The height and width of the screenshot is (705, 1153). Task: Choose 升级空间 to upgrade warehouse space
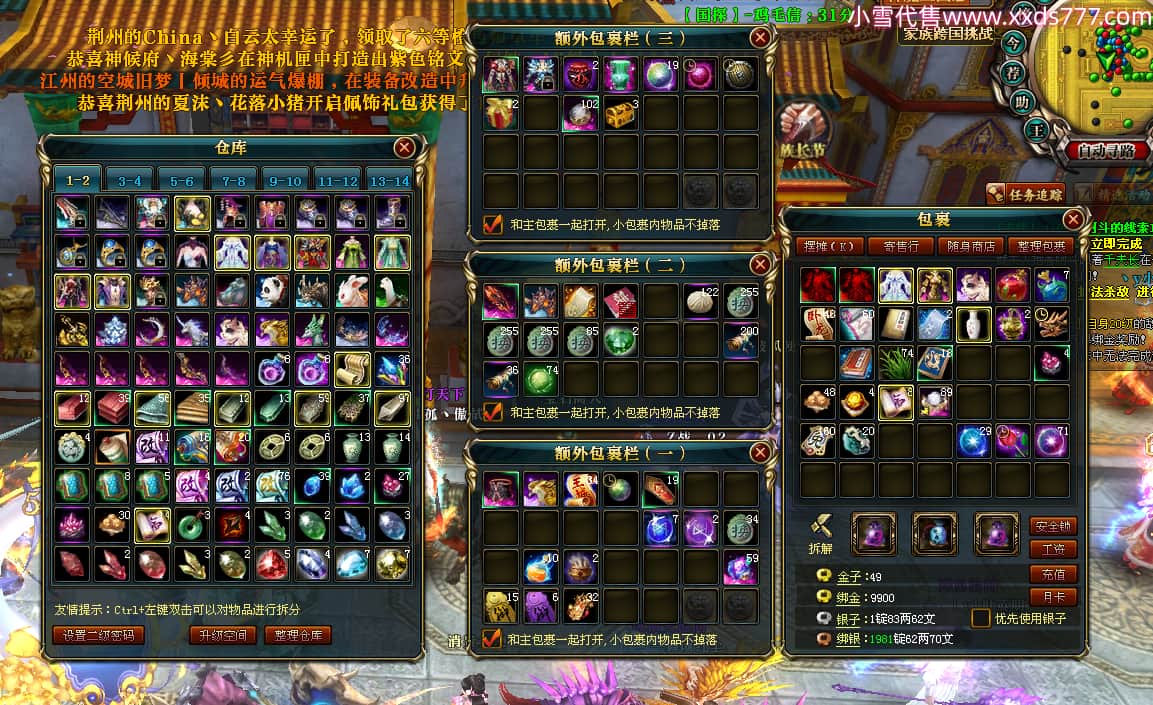click(222, 635)
